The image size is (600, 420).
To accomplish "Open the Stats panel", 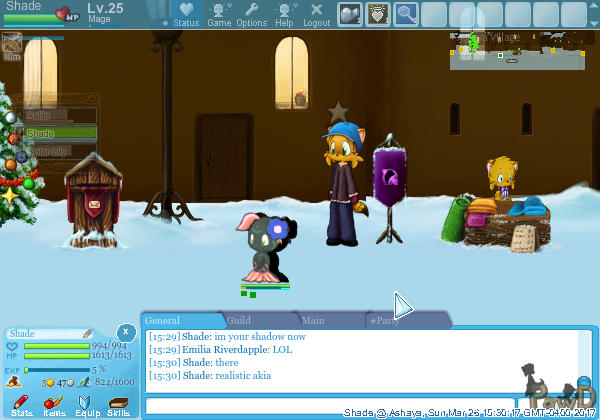I will [x=21, y=404].
